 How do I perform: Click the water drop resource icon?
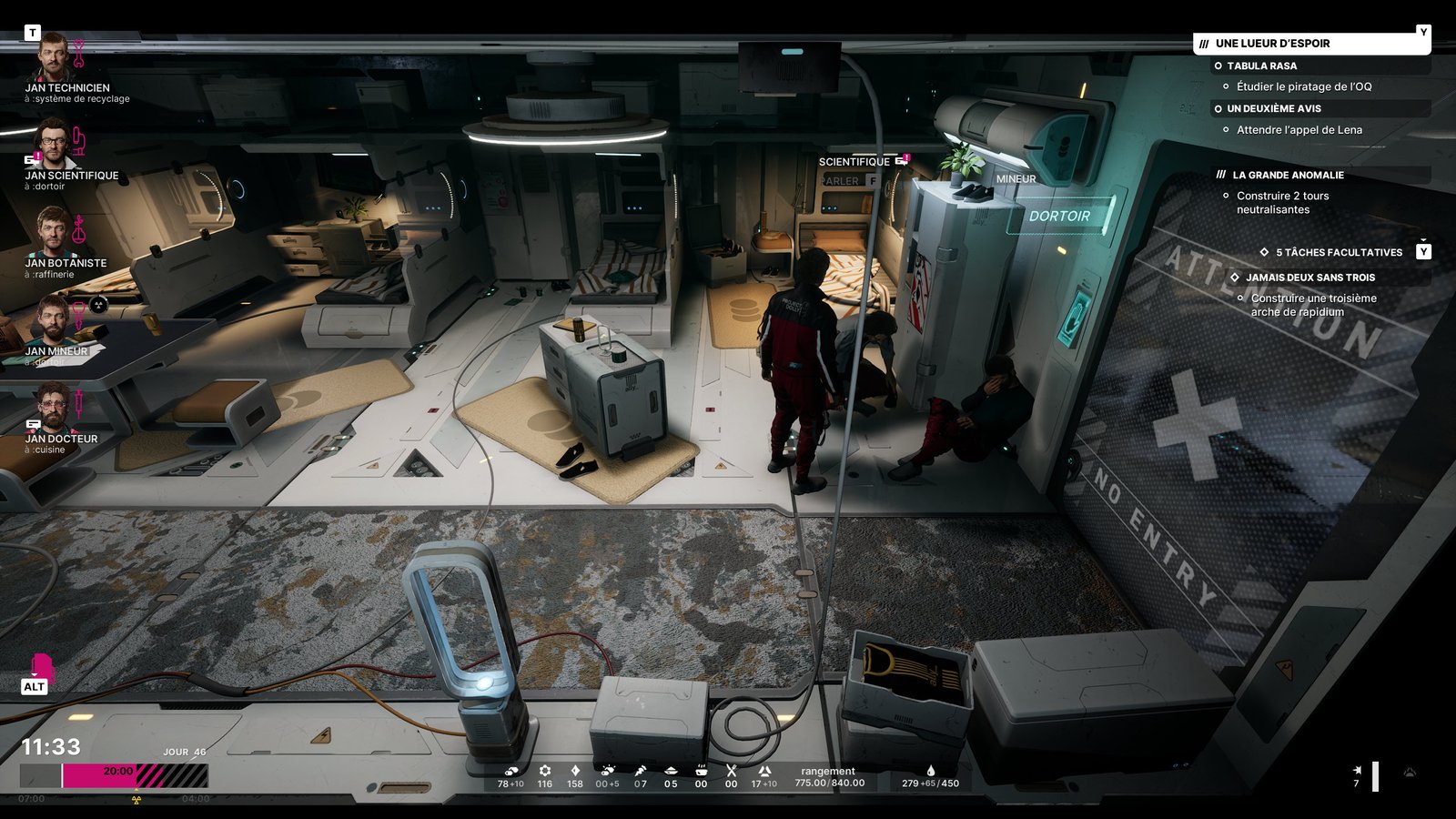pos(930,771)
